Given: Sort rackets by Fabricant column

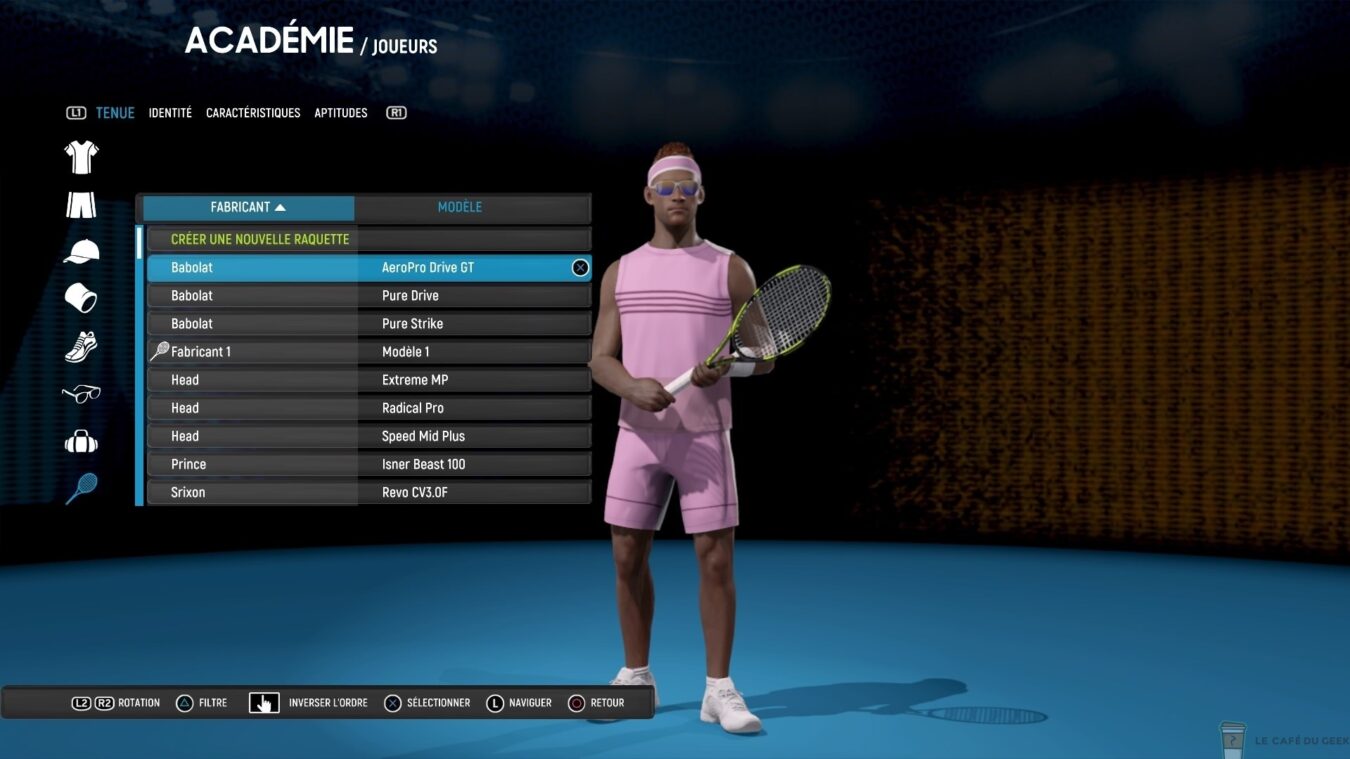Looking at the screenshot, I should tap(248, 207).
